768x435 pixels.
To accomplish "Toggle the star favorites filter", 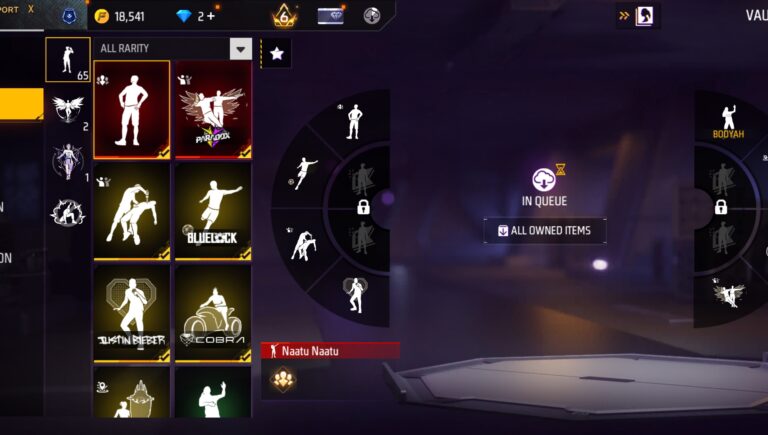I will (277, 53).
